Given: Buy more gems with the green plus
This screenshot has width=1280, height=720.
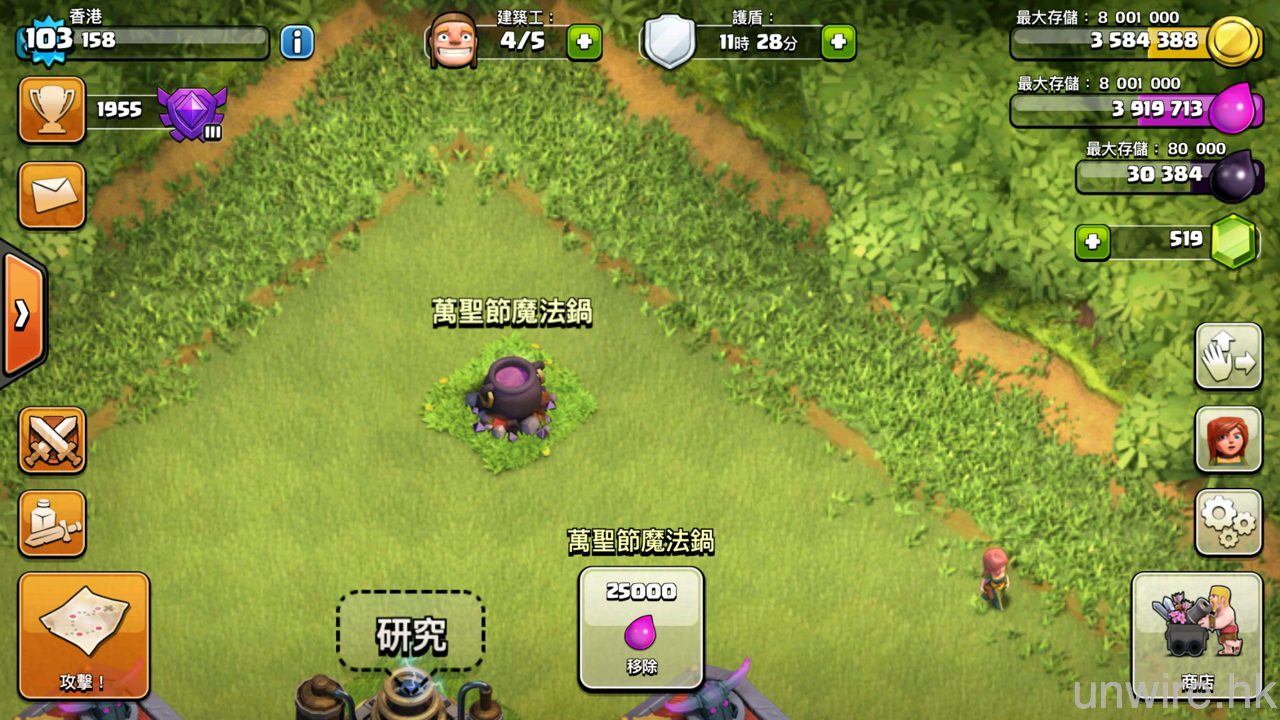Looking at the screenshot, I should [1092, 242].
